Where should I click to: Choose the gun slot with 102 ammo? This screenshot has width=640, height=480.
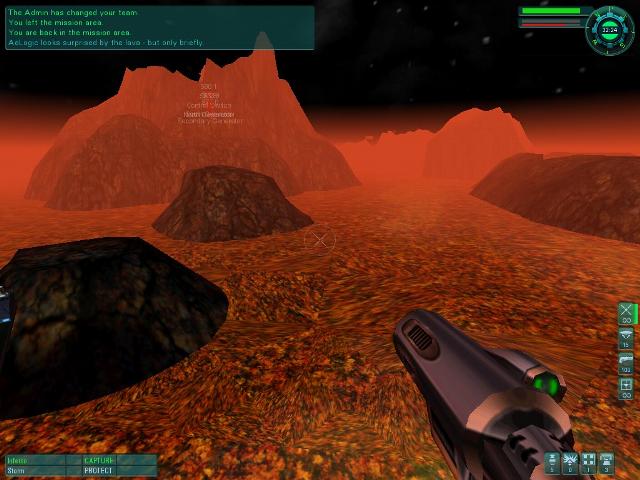[x=626, y=361]
